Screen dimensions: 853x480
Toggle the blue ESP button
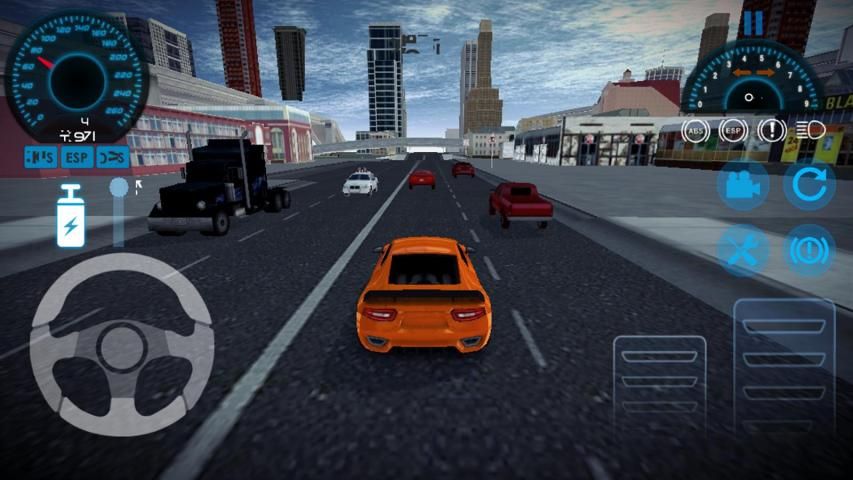click(x=77, y=157)
